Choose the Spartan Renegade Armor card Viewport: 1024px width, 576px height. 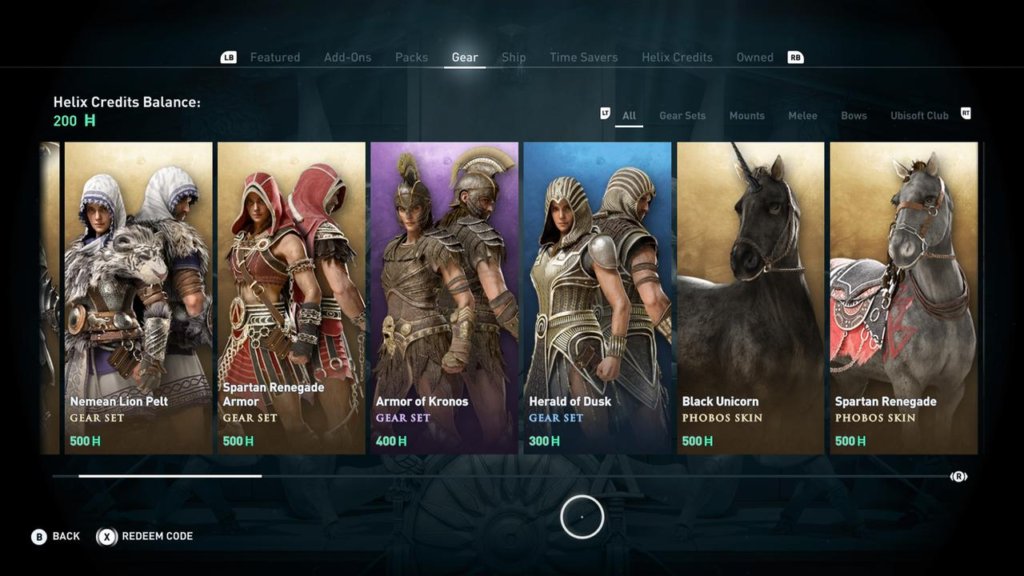[291, 297]
